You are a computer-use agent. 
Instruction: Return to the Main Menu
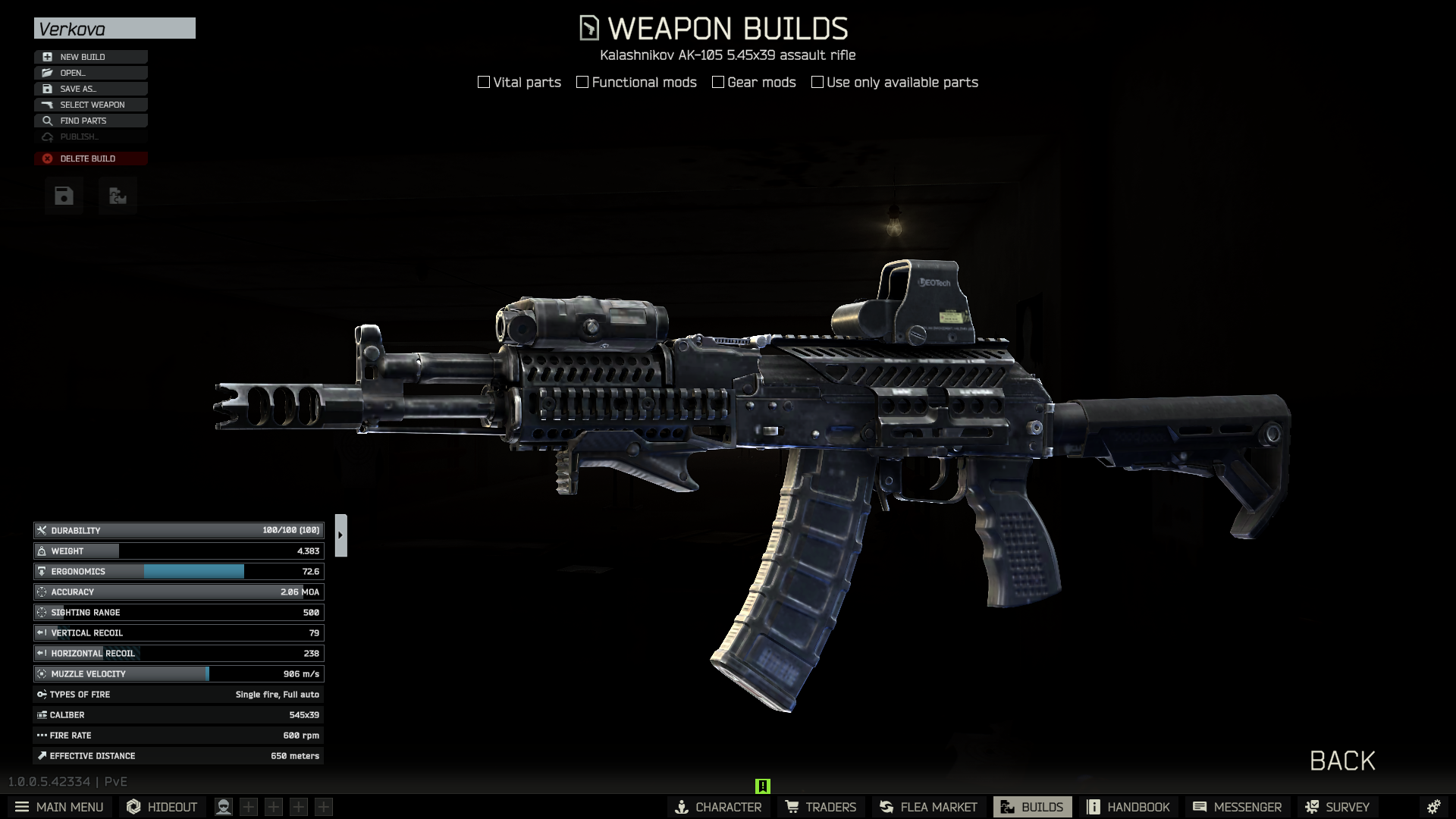click(x=59, y=807)
